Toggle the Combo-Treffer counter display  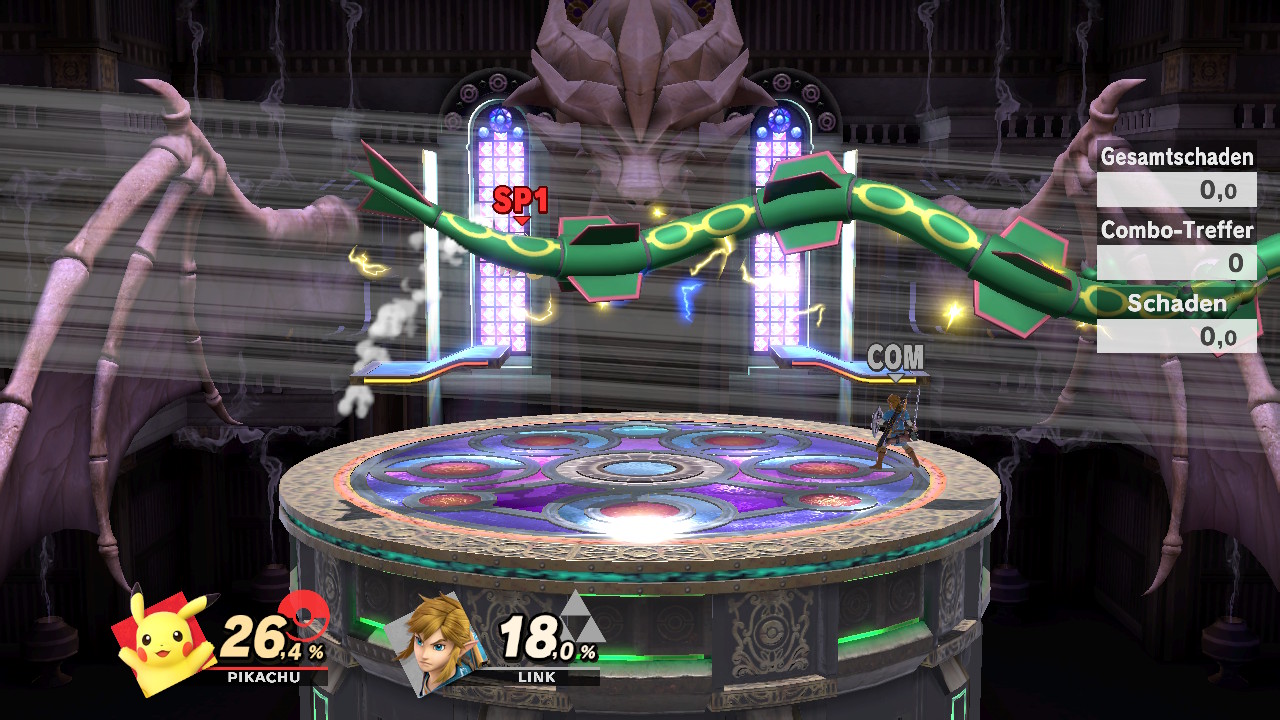click(1175, 231)
